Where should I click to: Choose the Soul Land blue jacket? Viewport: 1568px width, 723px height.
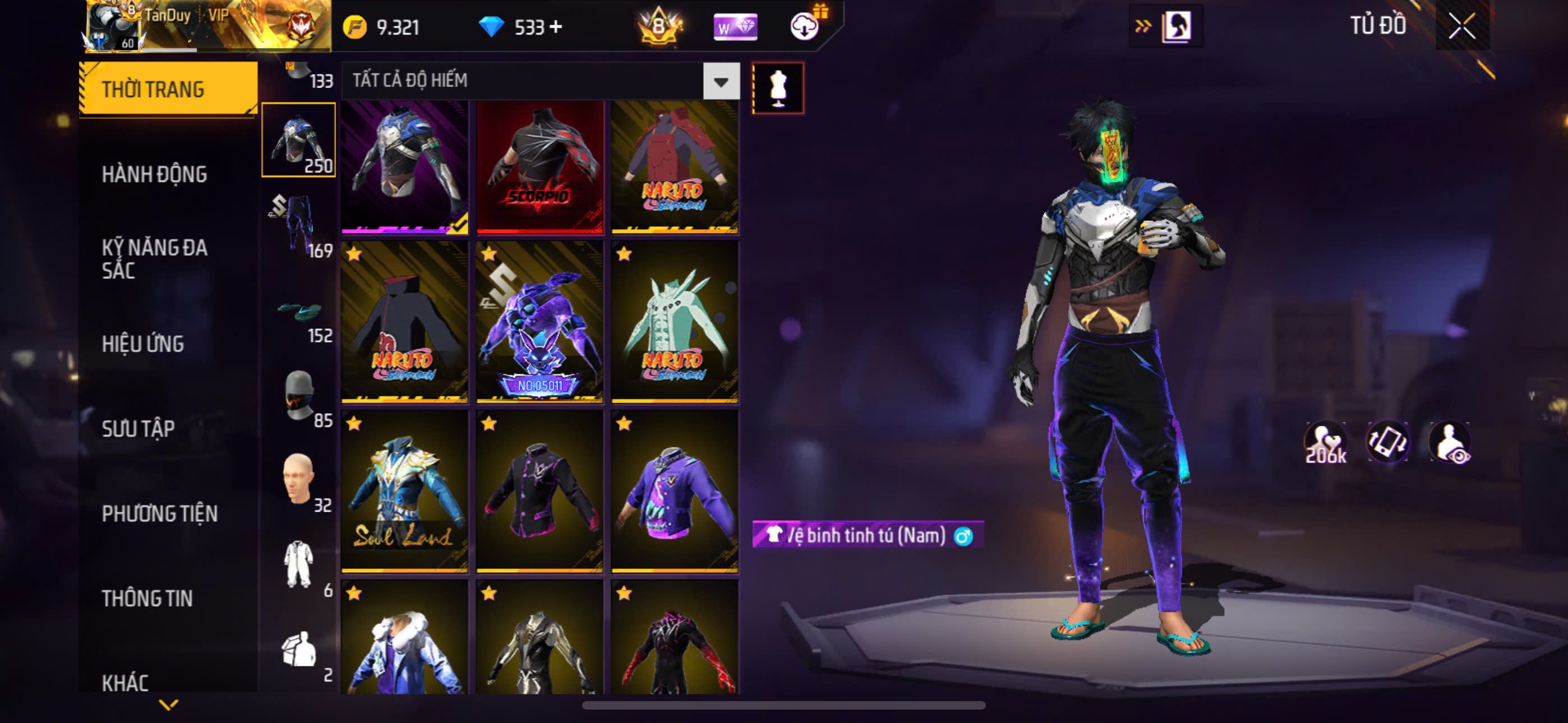click(x=404, y=491)
